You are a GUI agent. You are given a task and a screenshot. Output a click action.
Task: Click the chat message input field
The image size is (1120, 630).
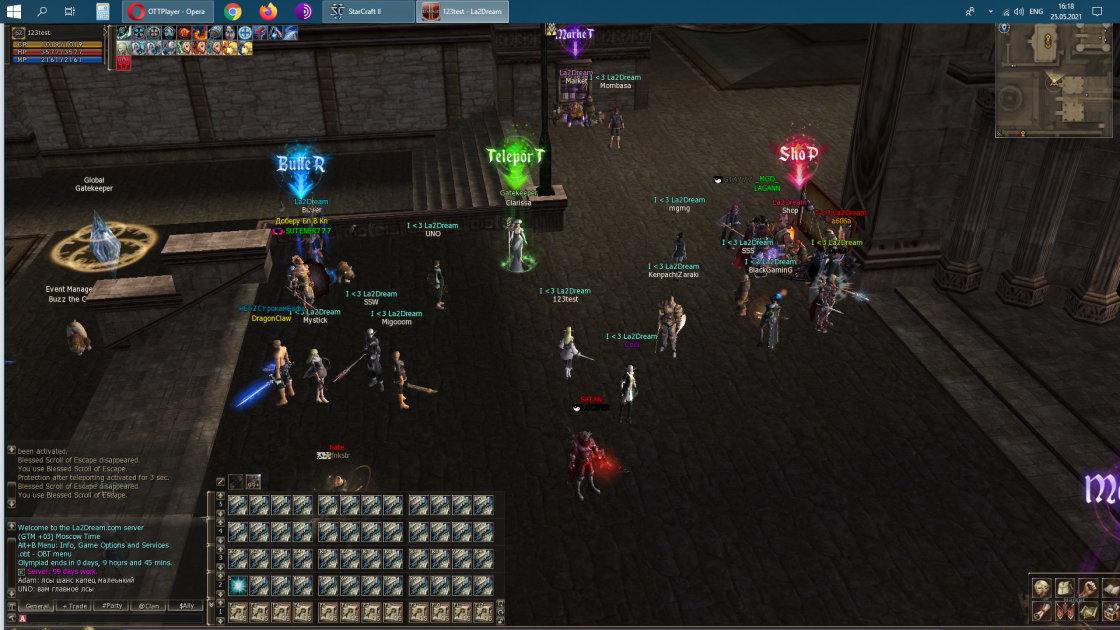110,619
